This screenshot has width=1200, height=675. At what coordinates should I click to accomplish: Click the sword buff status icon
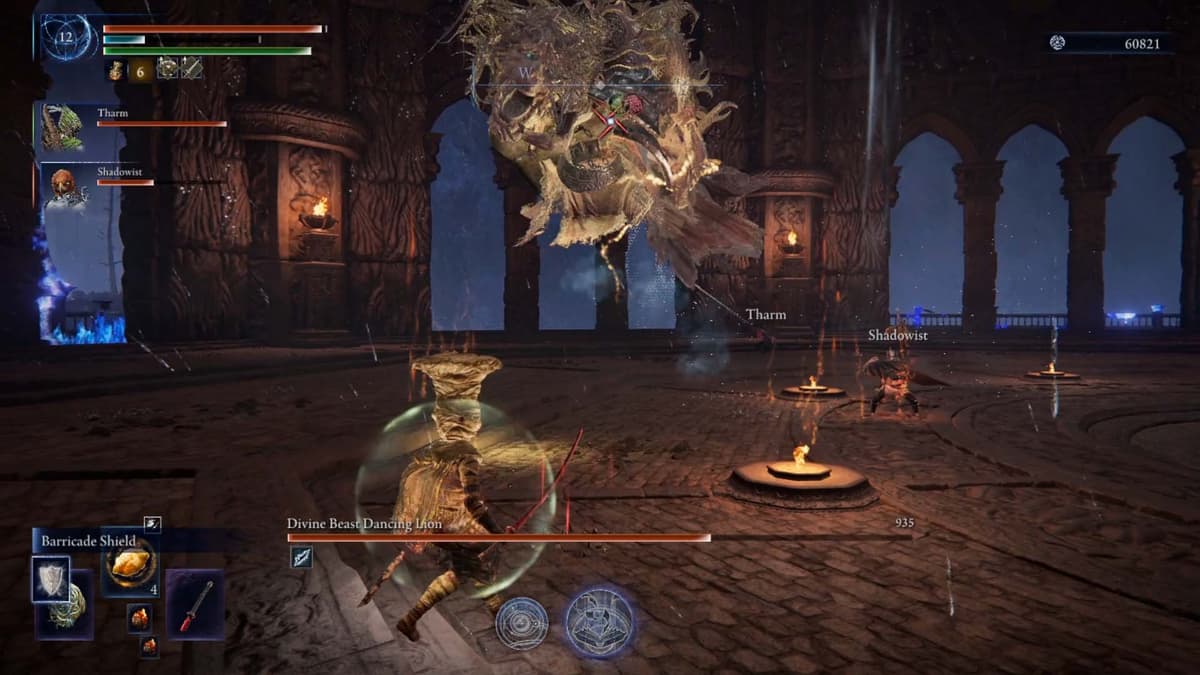(191, 68)
